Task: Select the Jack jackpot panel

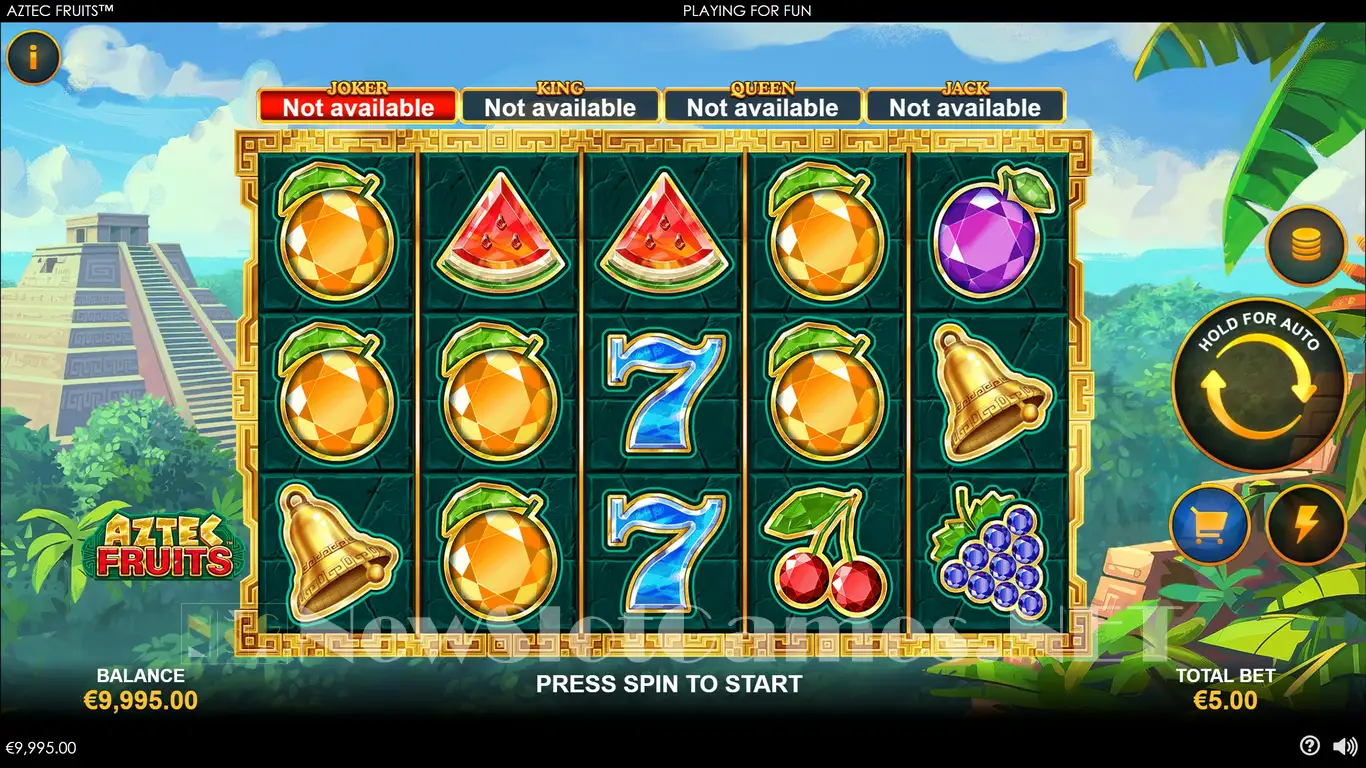Action: (965, 106)
